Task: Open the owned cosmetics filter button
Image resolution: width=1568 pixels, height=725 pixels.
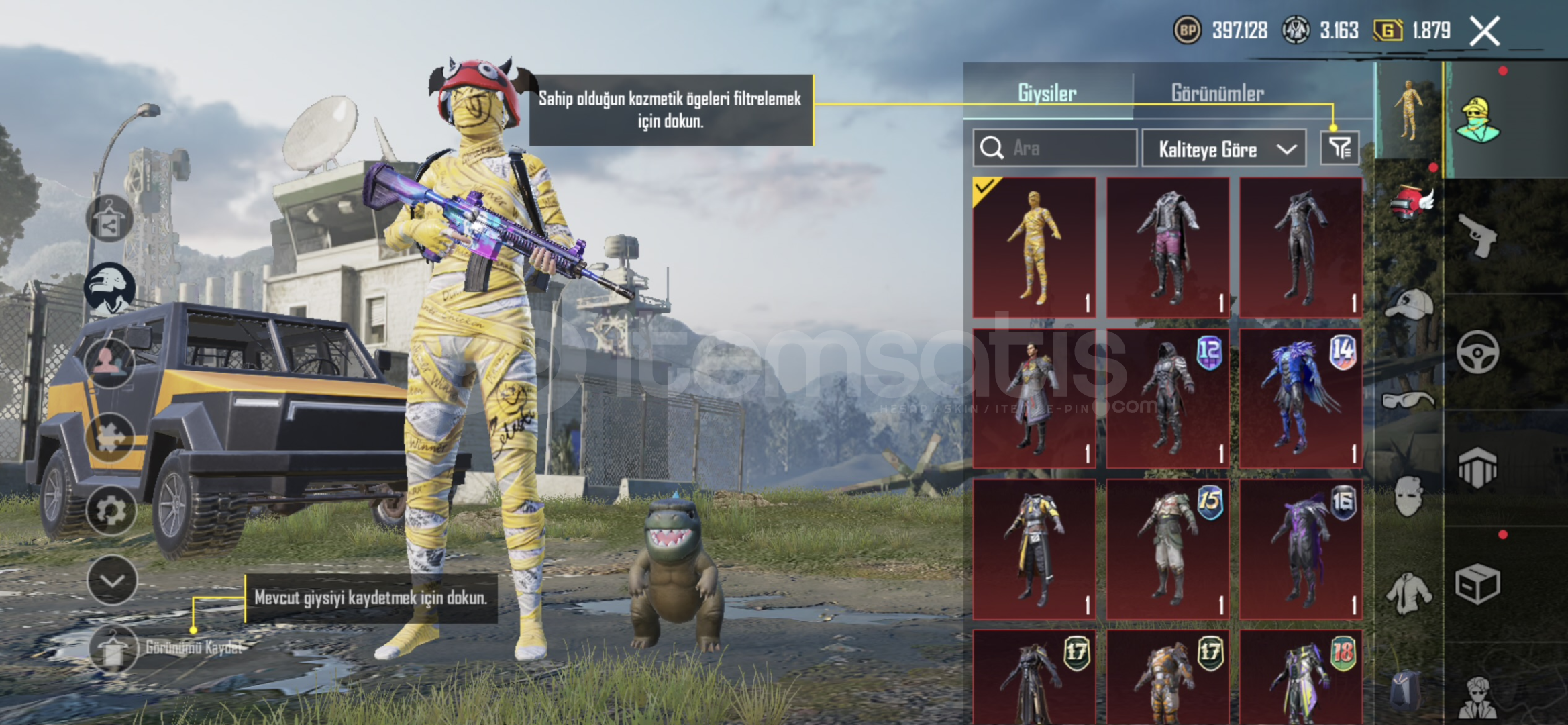Action: tap(1339, 148)
